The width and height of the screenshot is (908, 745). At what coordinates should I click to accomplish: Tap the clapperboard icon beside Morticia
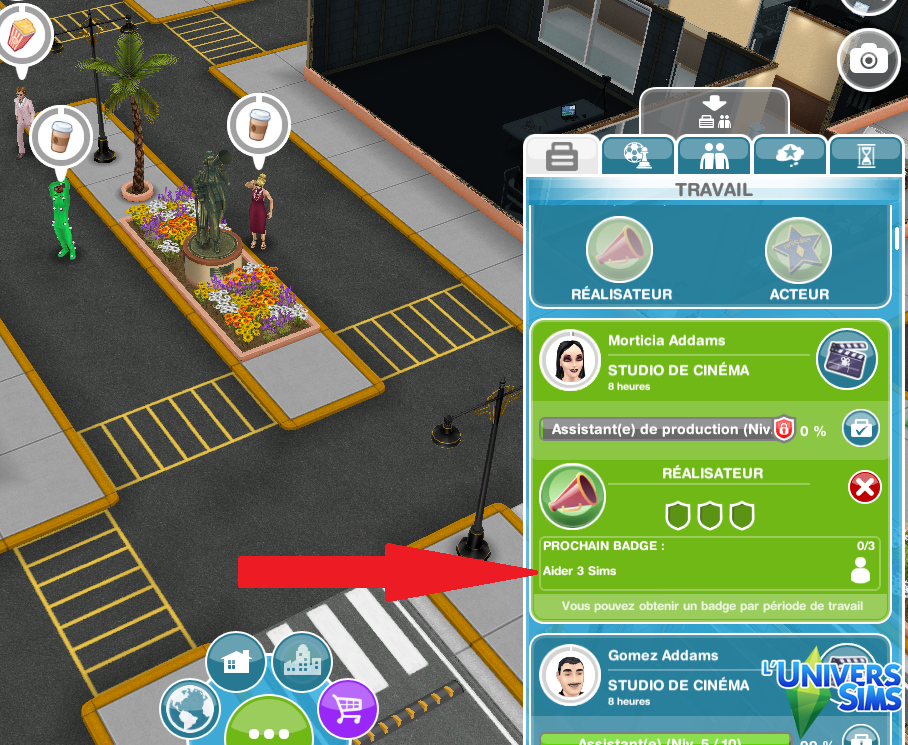(x=846, y=357)
